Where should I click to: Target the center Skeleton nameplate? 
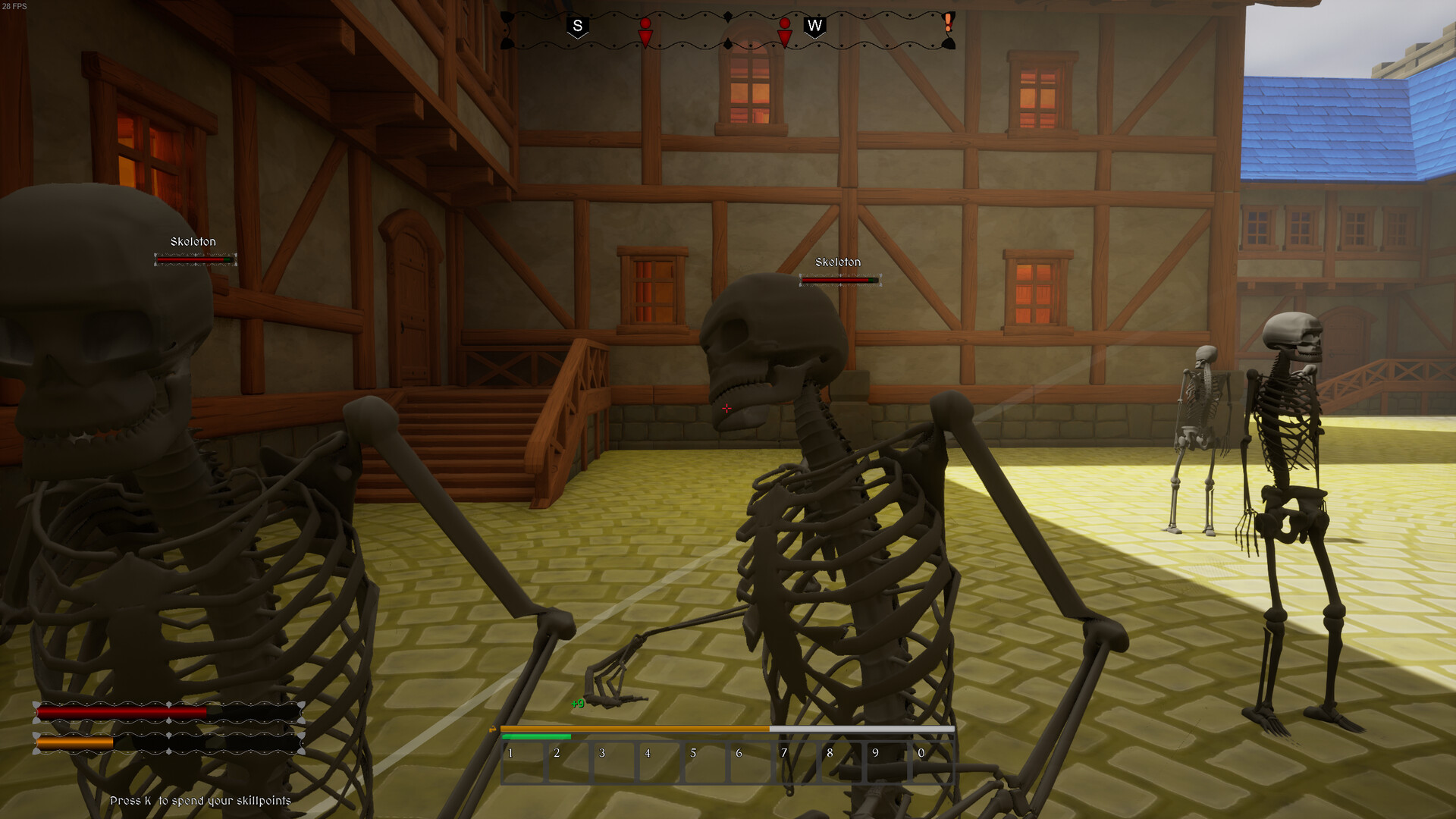tap(837, 262)
